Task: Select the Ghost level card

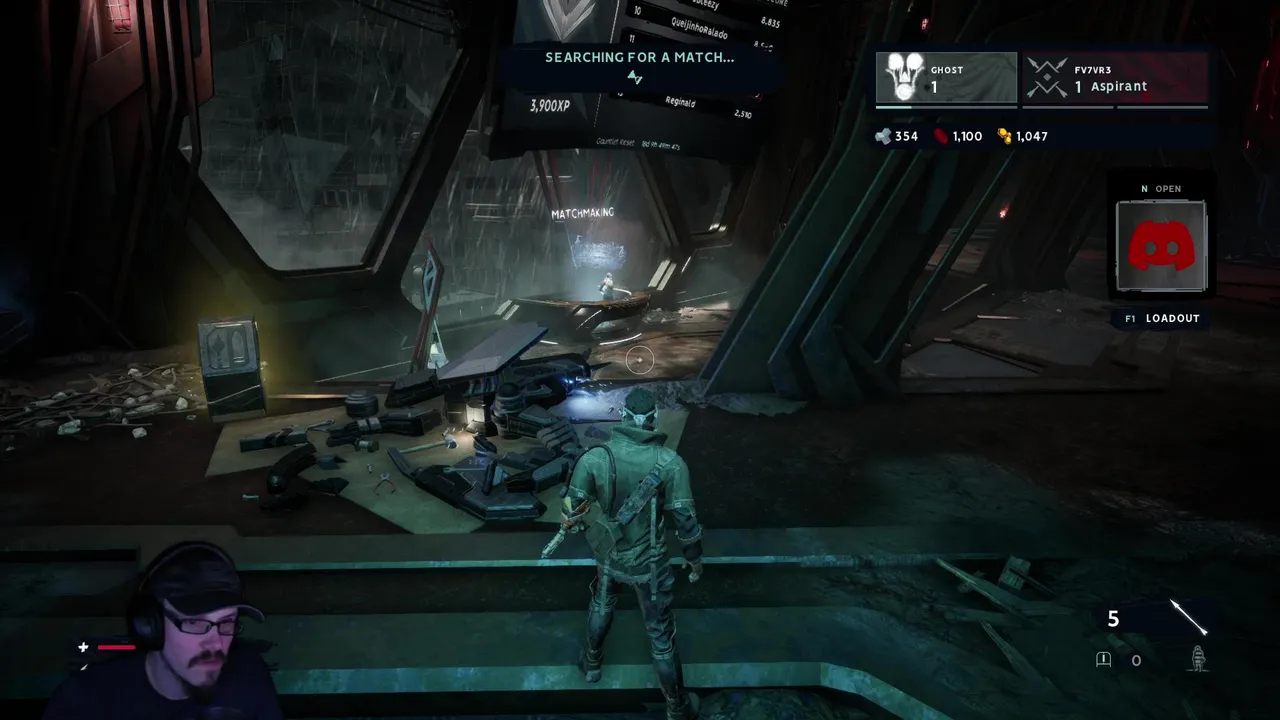Action: [946, 78]
